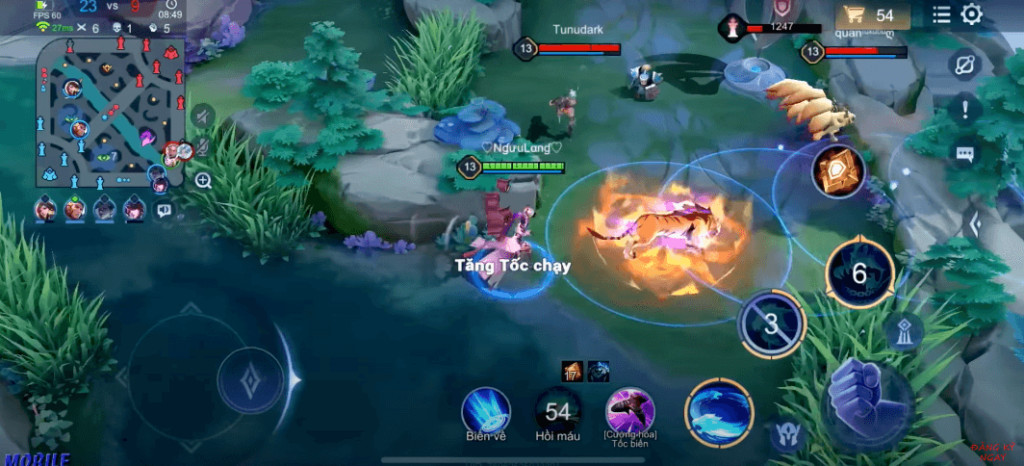The image size is (1024, 466).
Task: Open the quick chat speaker button
Action: click(x=164, y=210)
